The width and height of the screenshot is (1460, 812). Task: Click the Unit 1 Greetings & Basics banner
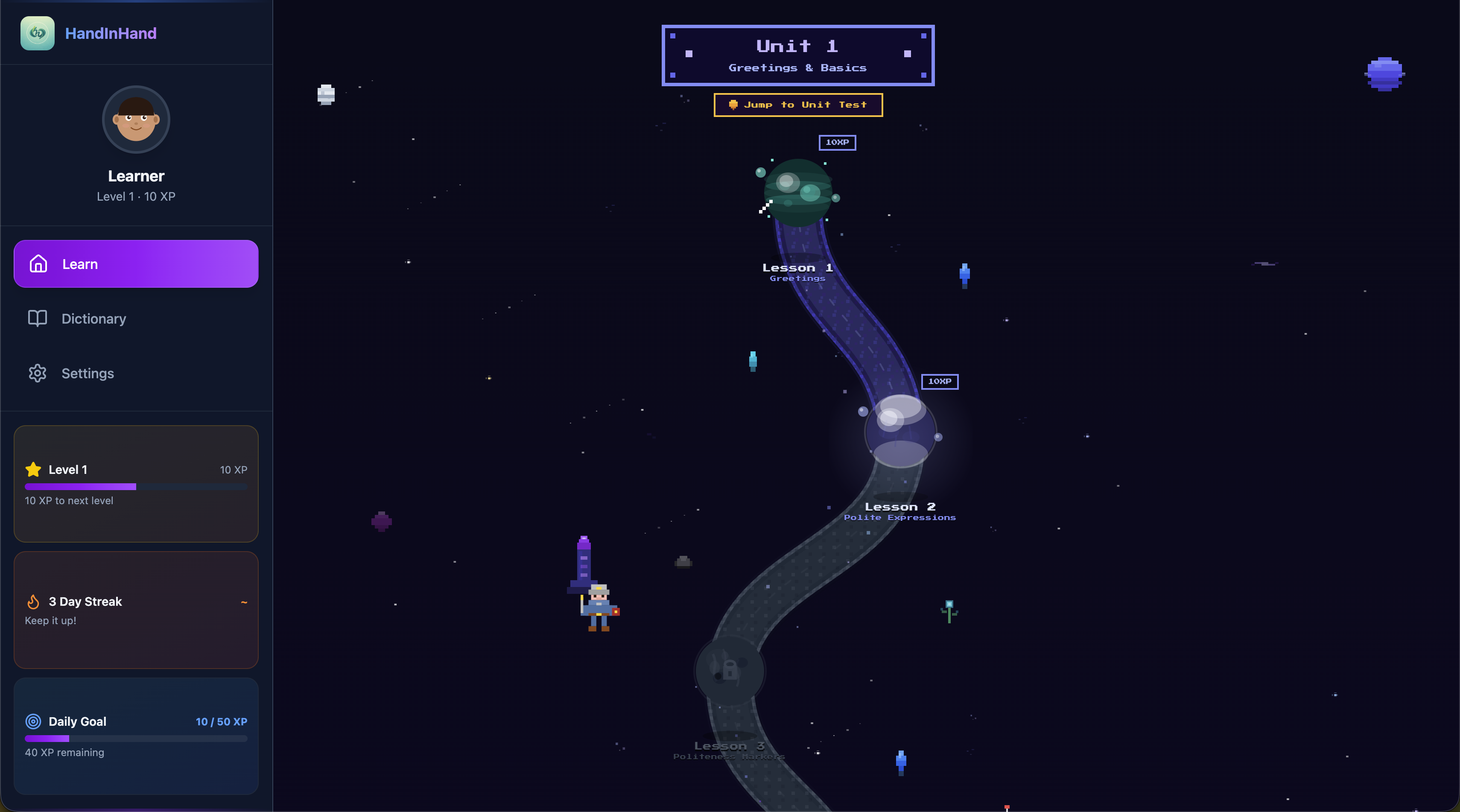tap(797, 55)
